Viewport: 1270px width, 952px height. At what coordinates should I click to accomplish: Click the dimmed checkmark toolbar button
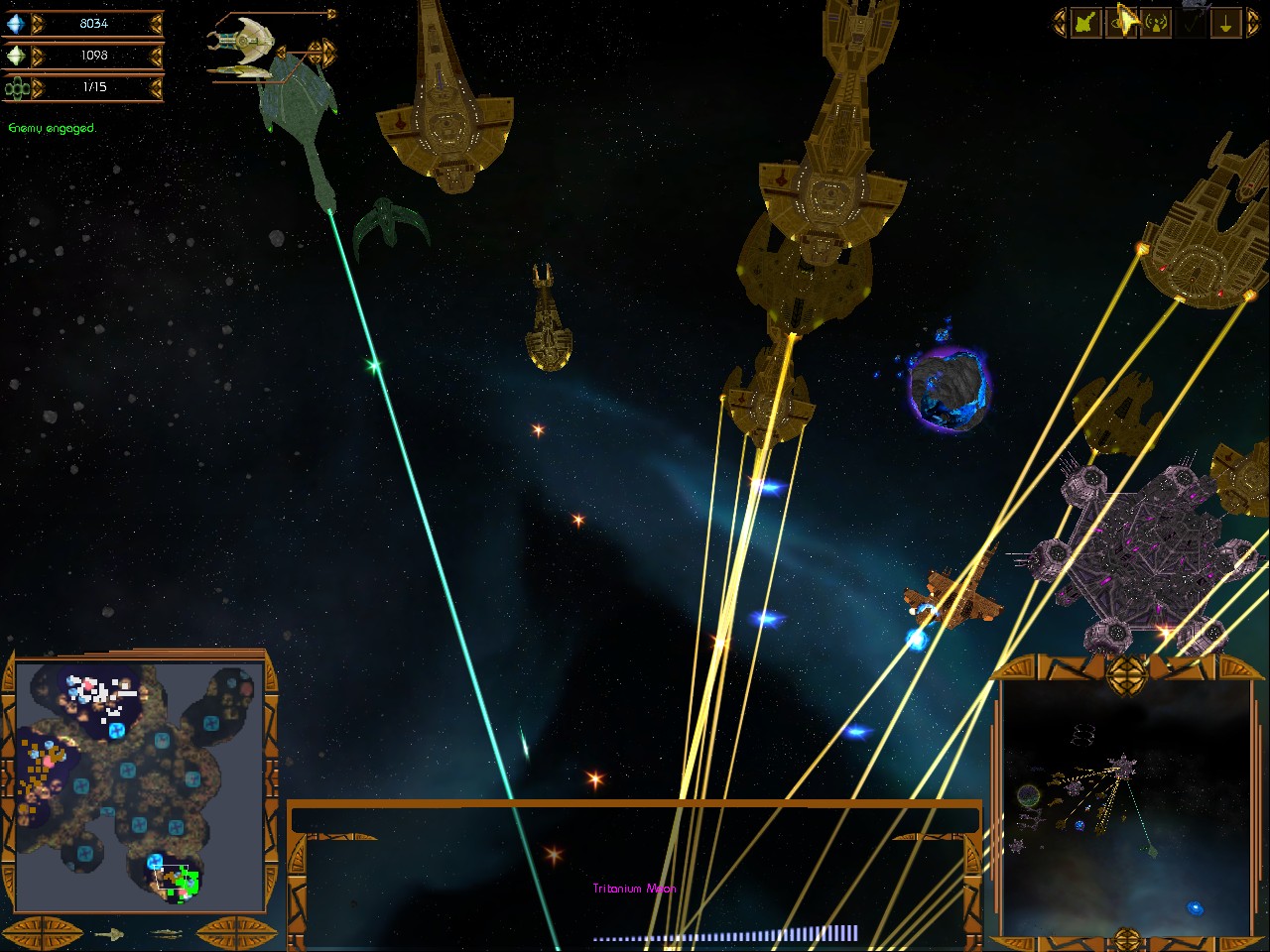1192,23
